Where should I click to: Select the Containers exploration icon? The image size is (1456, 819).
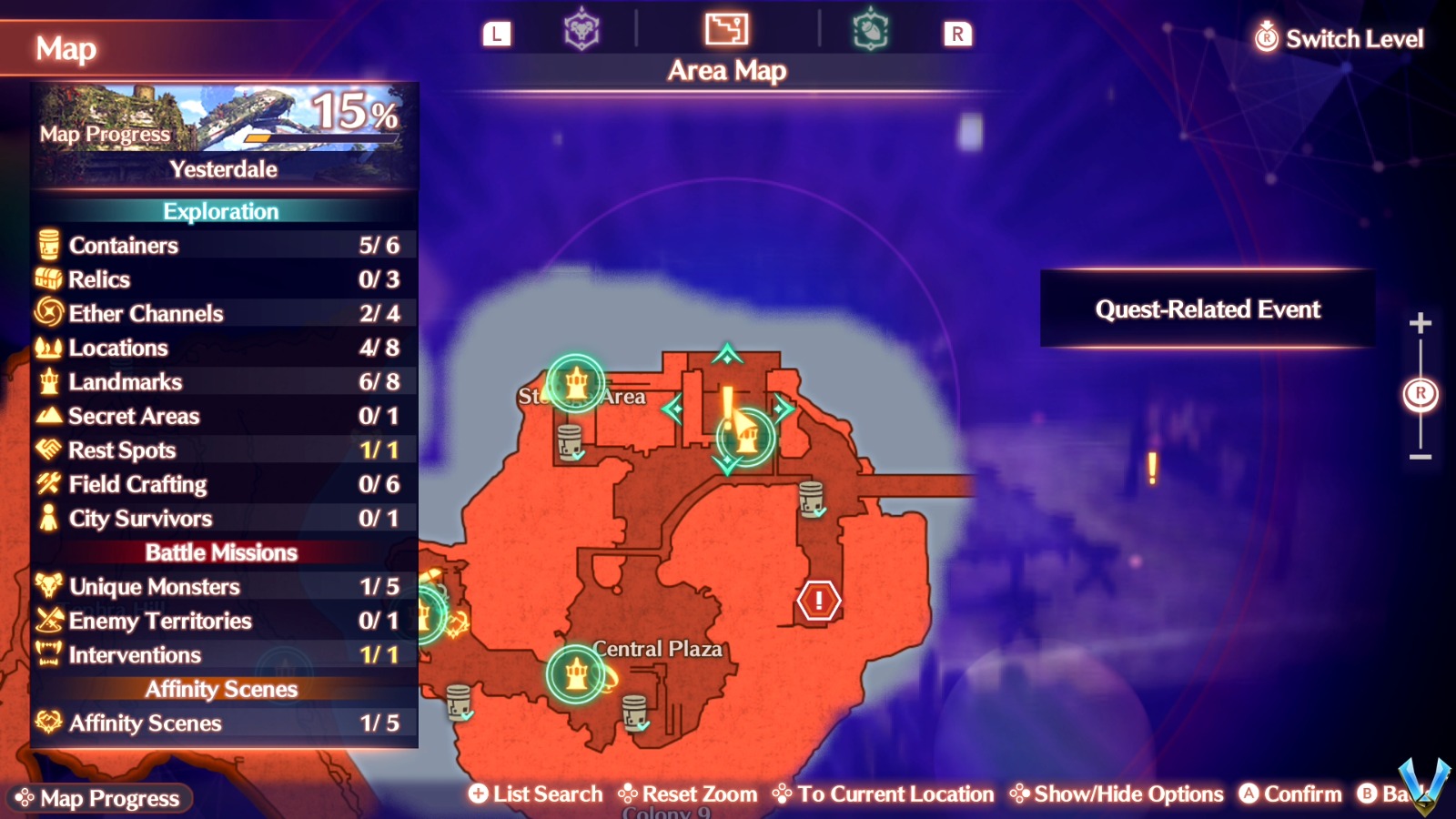(47, 245)
